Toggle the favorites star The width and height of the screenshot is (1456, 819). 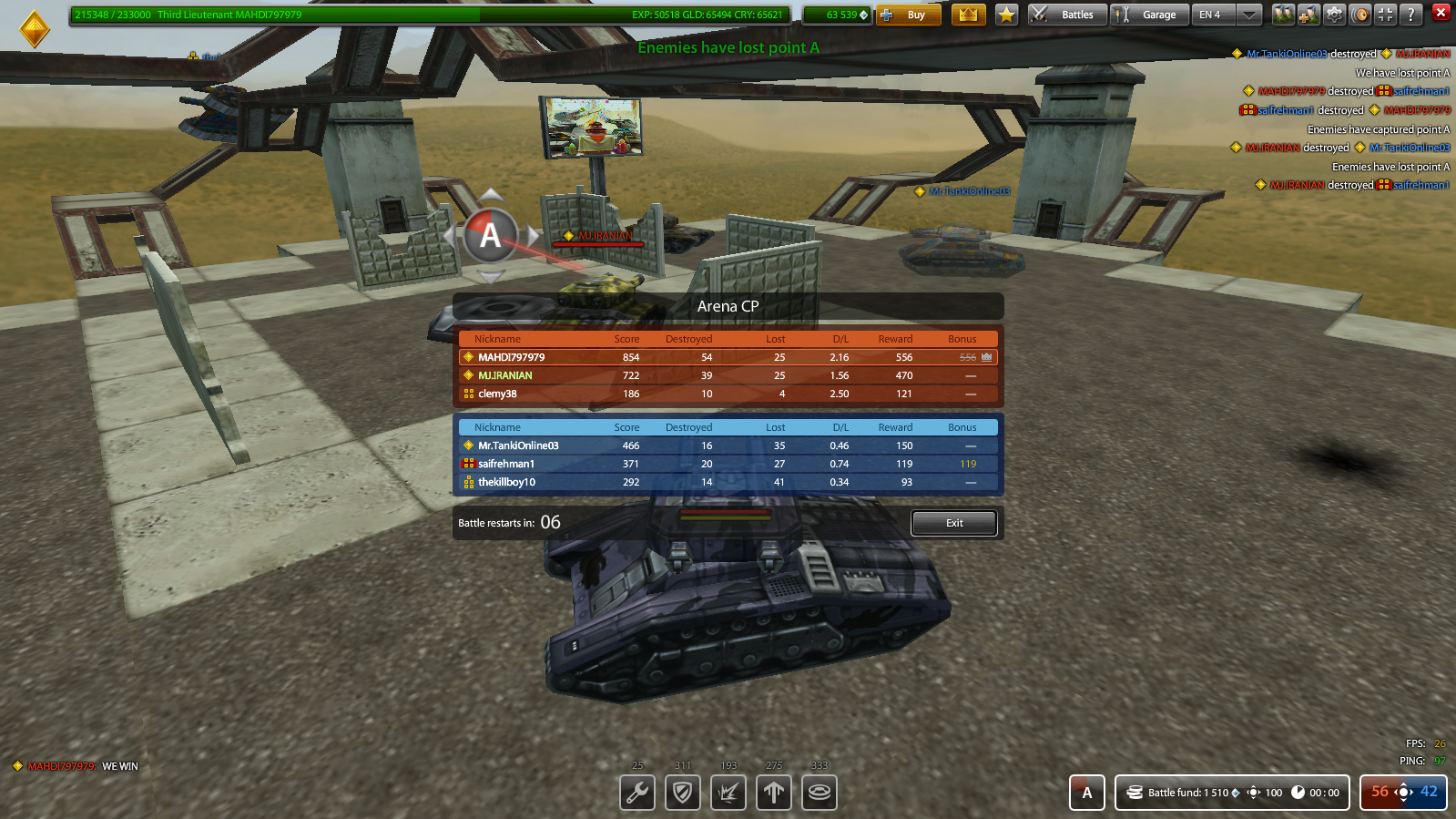tap(1006, 15)
